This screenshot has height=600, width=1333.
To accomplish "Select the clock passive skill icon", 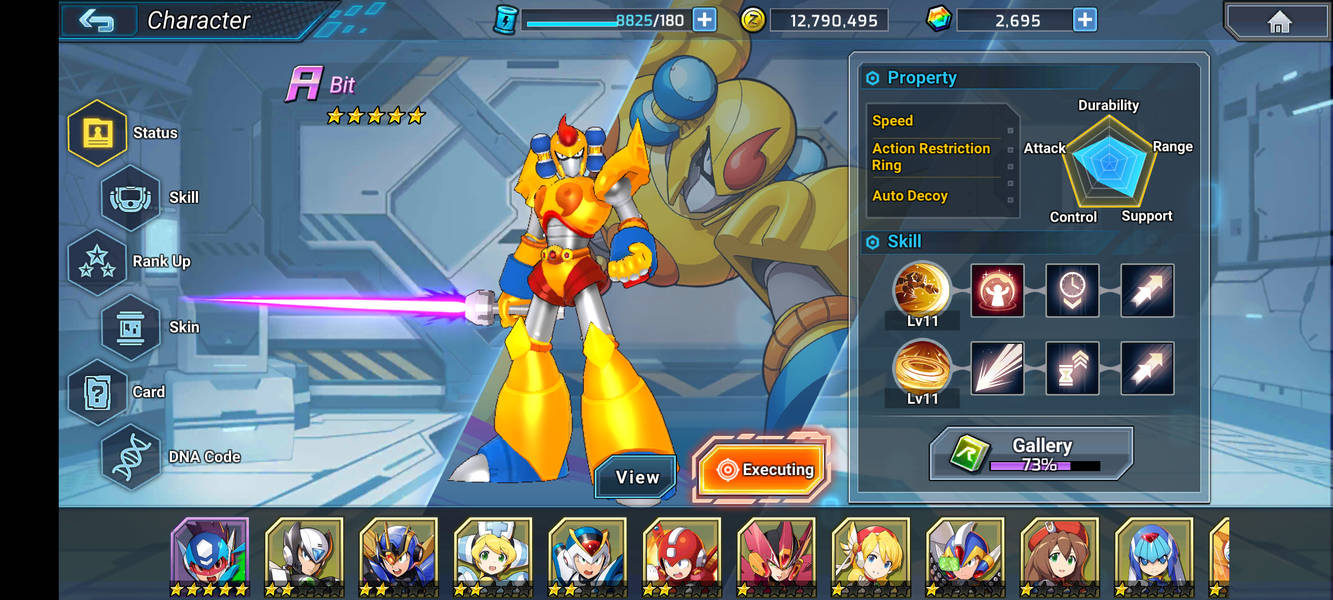I will (x=1072, y=290).
